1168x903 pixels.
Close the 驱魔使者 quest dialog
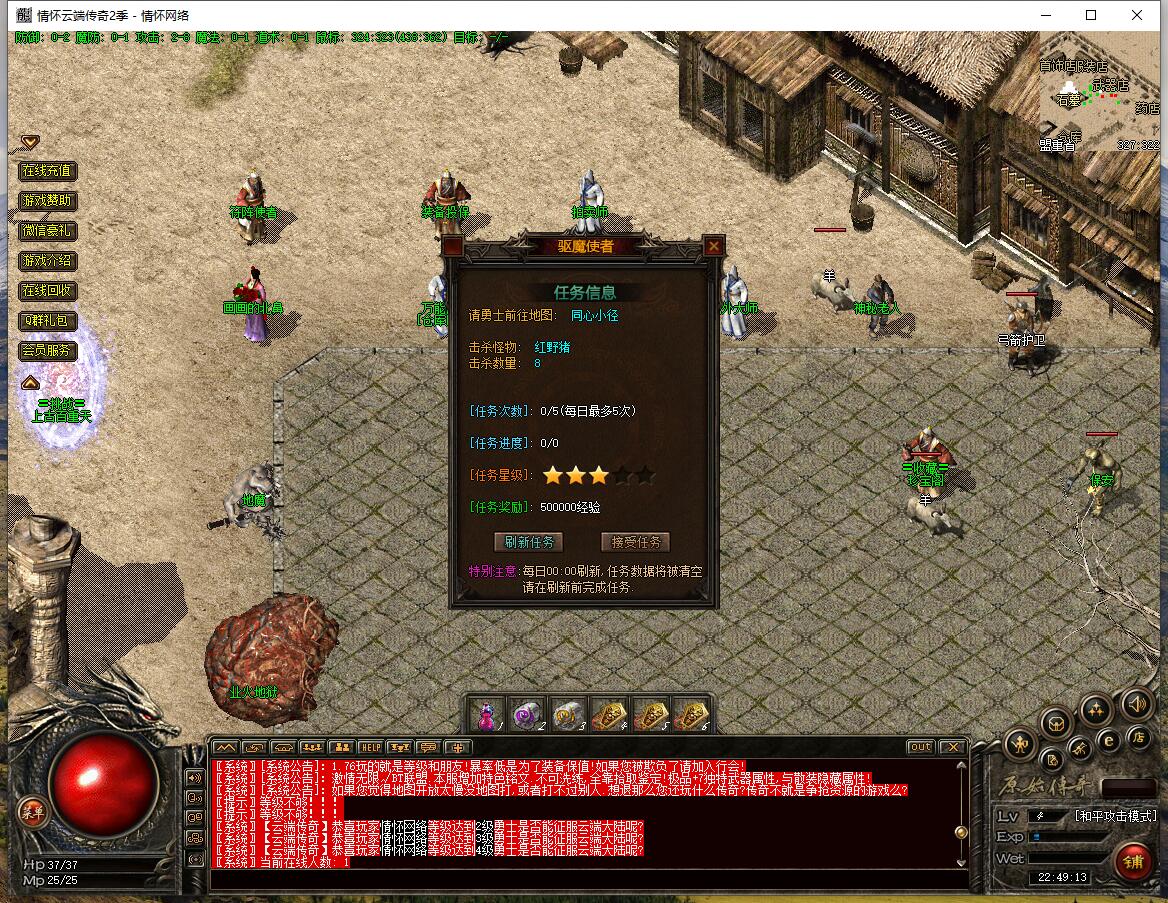[713, 246]
